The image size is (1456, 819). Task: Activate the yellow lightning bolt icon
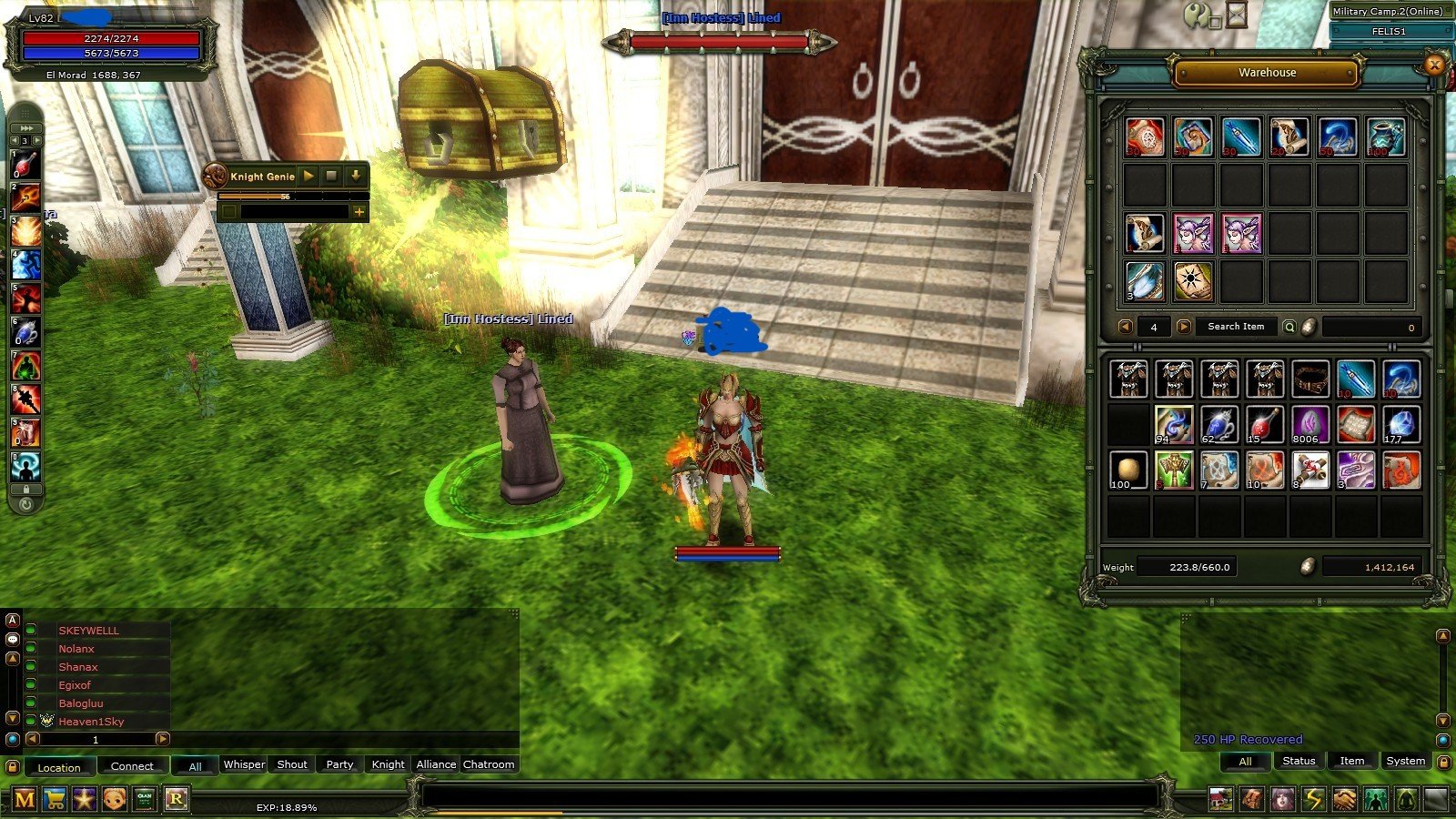click(x=1313, y=800)
